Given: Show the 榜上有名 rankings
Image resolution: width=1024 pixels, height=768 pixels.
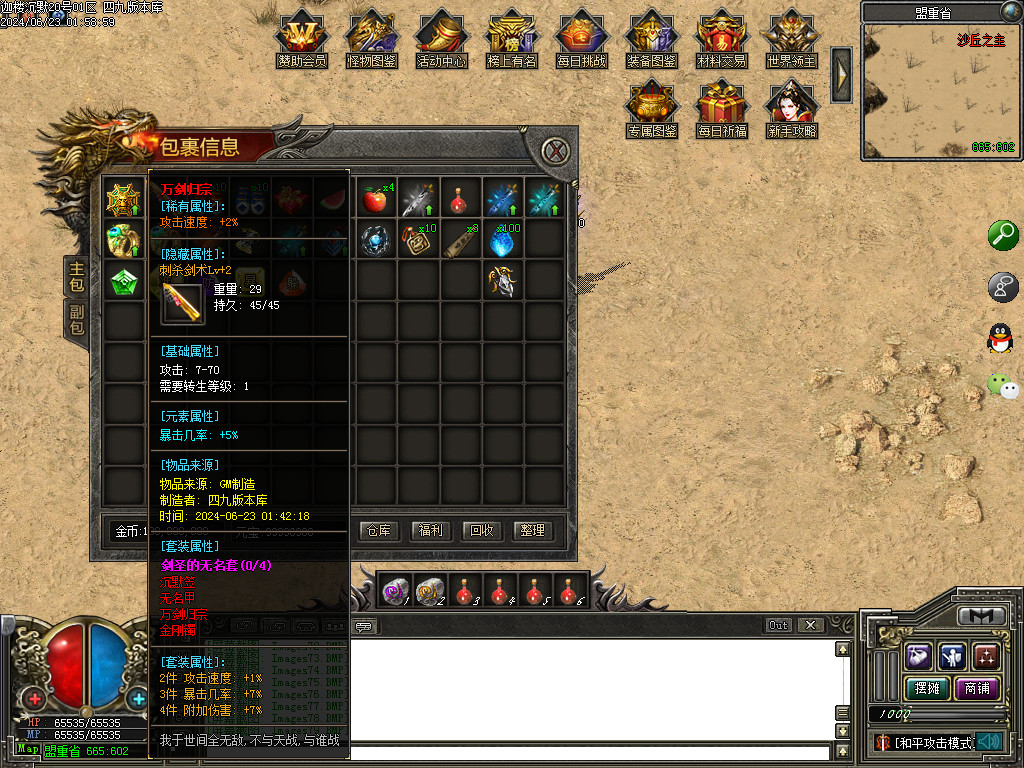Looking at the screenshot, I should click(512, 40).
